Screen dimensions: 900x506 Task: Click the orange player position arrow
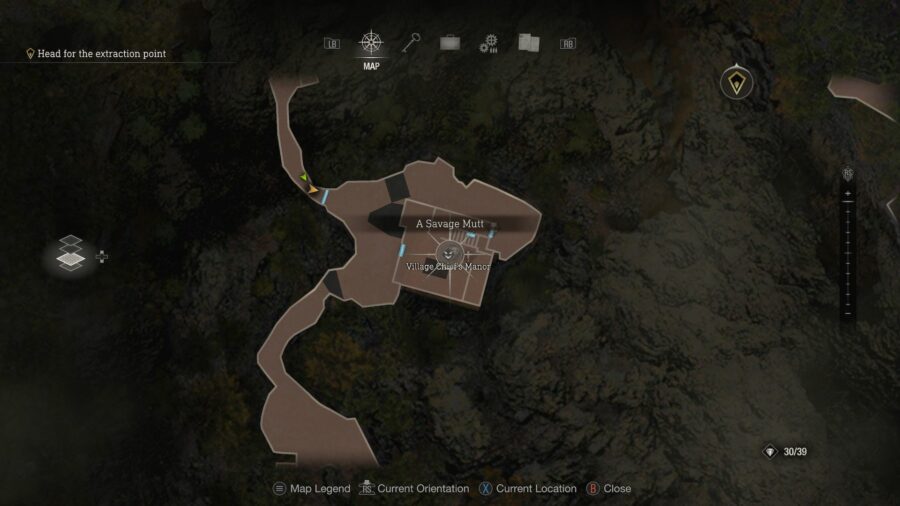(x=313, y=188)
